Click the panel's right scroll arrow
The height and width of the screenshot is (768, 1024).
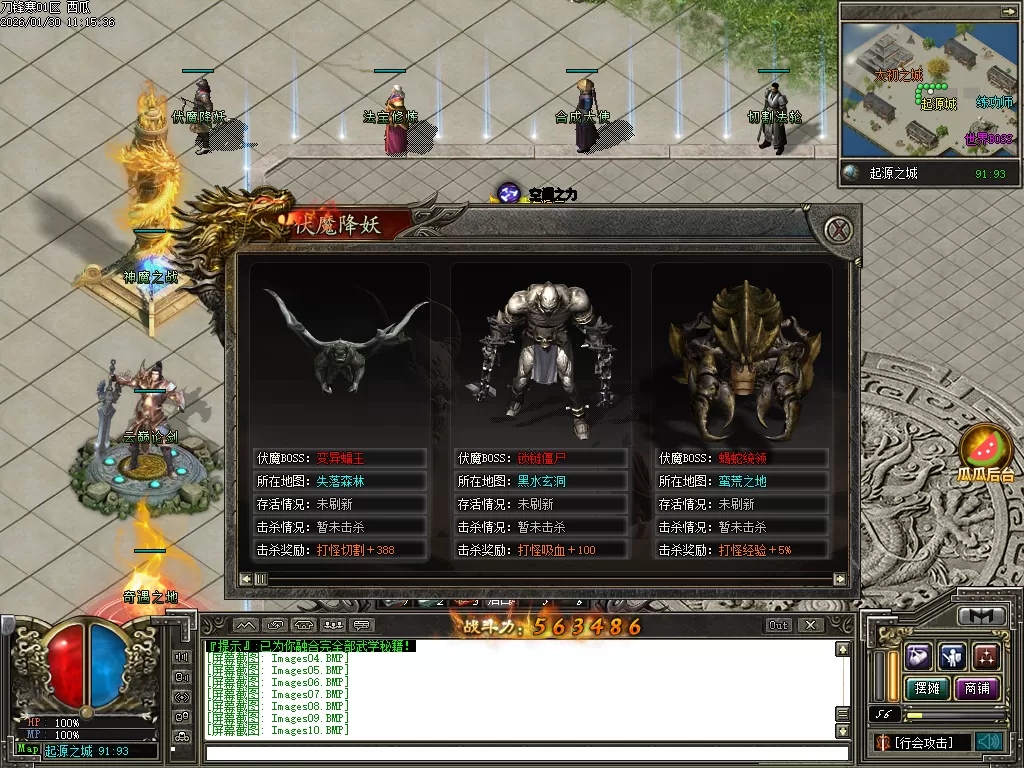(x=840, y=578)
